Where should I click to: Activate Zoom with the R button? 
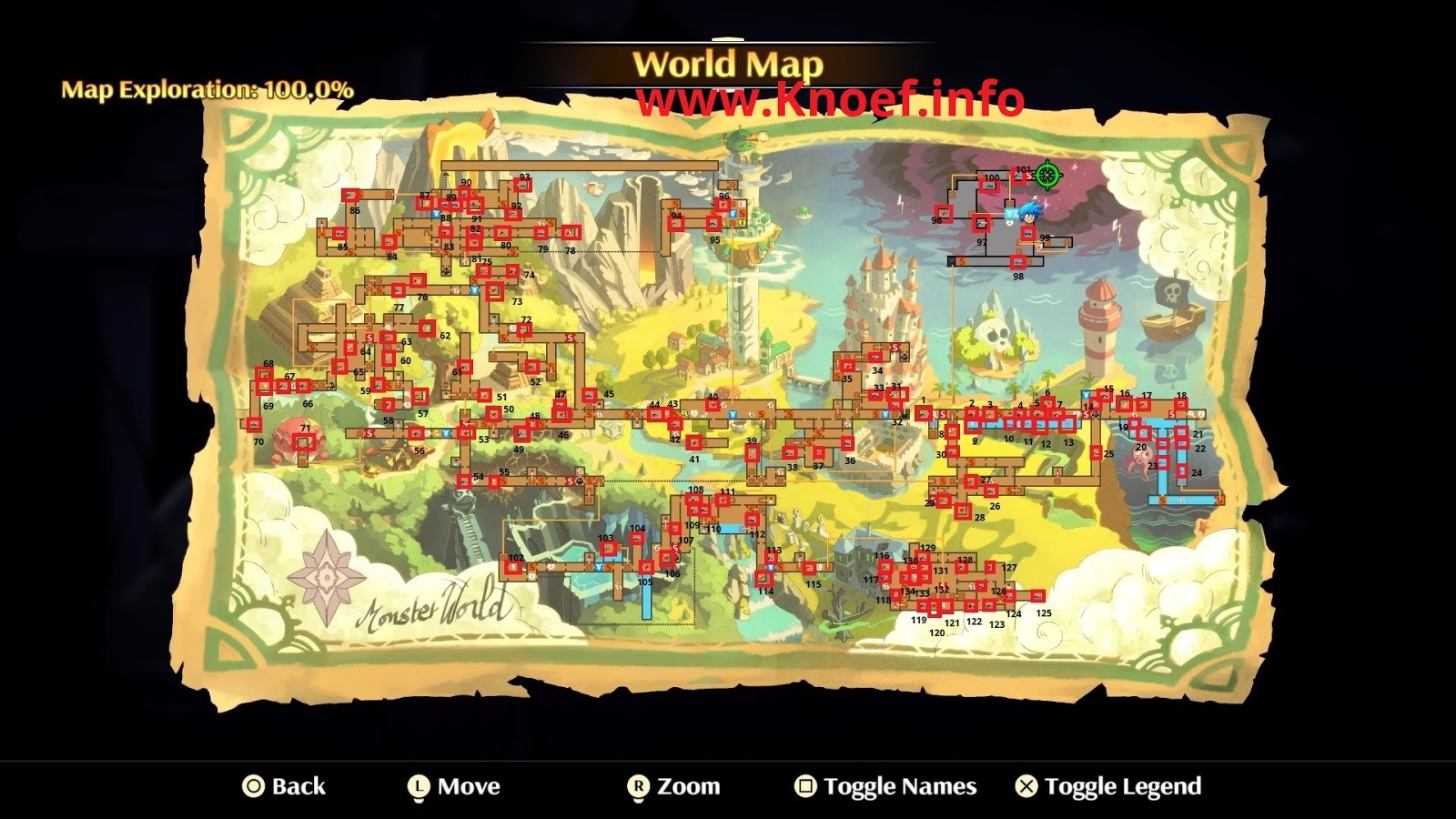tap(642, 784)
